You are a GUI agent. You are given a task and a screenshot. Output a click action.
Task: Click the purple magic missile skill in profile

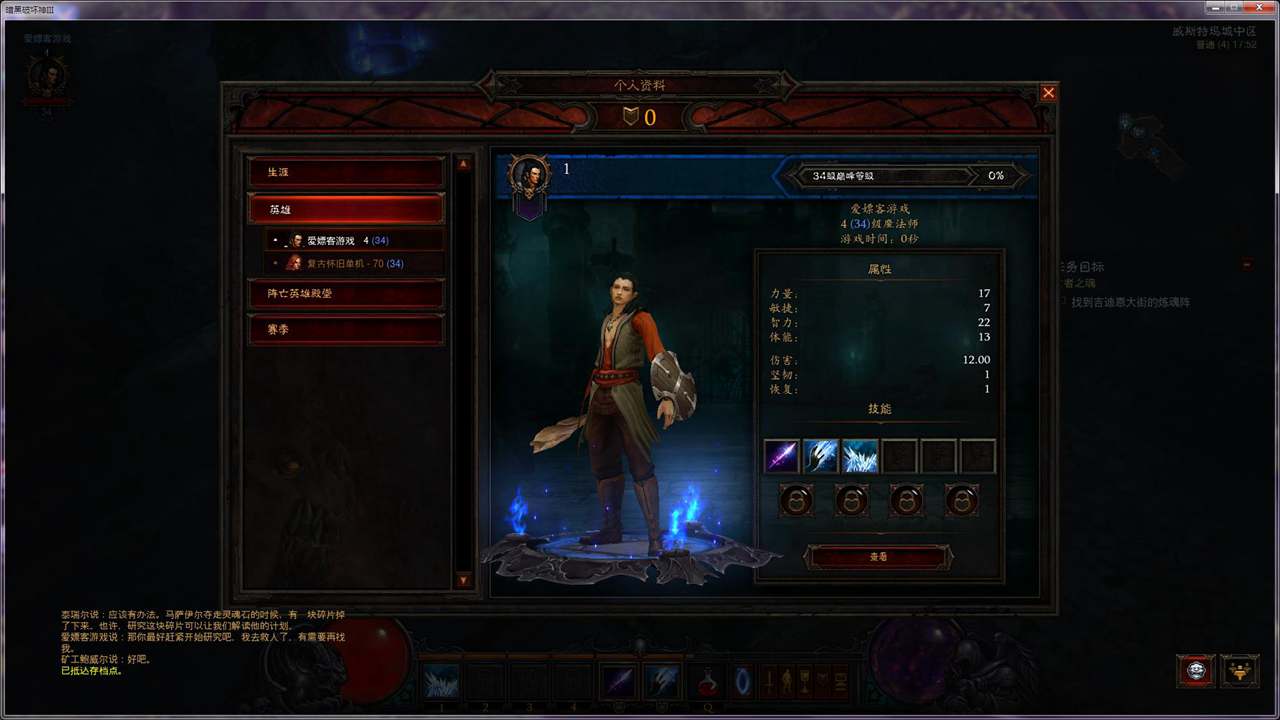coord(781,456)
